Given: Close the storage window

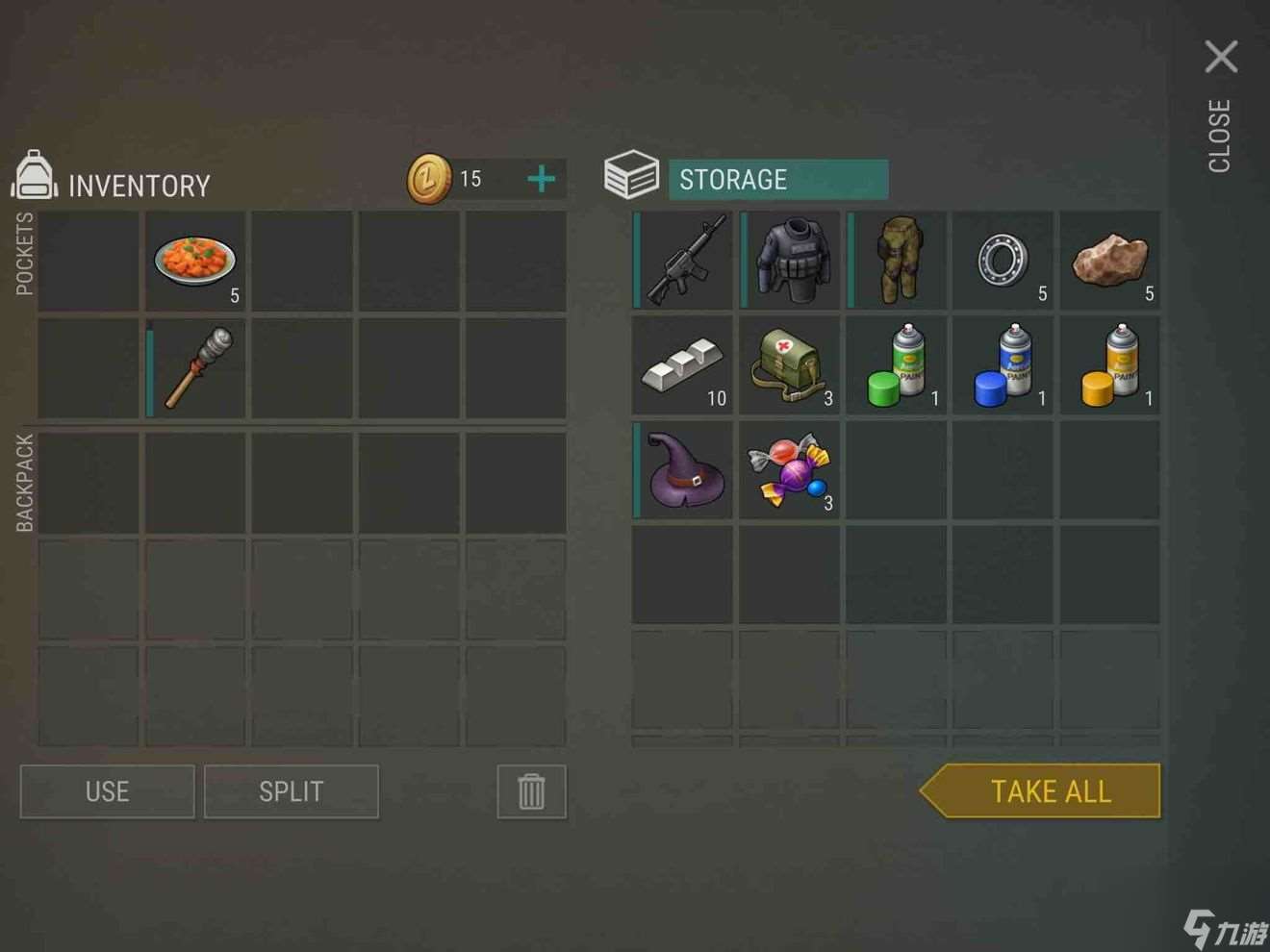Looking at the screenshot, I should [x=1221, y=58].
